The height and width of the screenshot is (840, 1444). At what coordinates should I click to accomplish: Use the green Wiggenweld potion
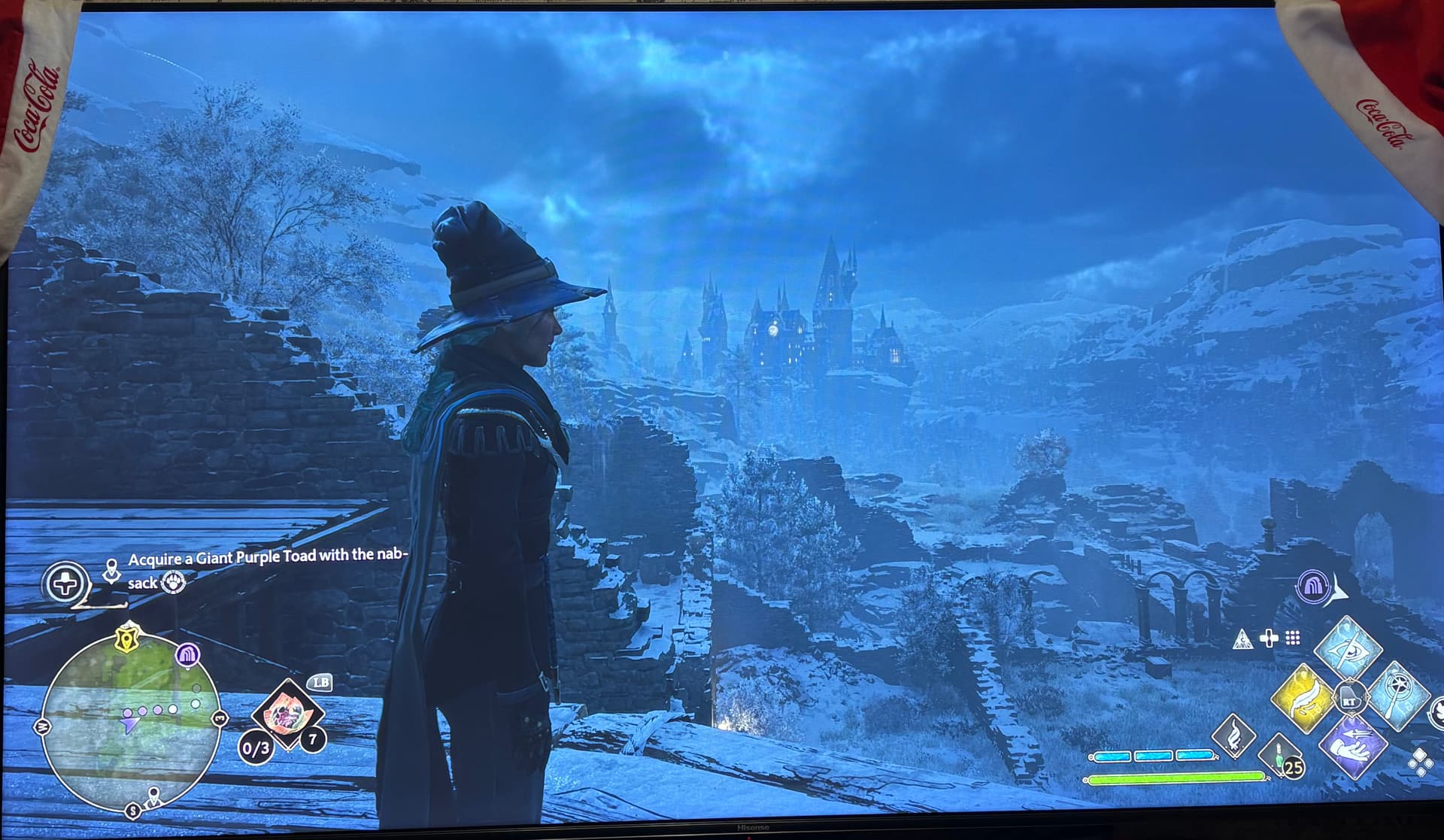1280,756
